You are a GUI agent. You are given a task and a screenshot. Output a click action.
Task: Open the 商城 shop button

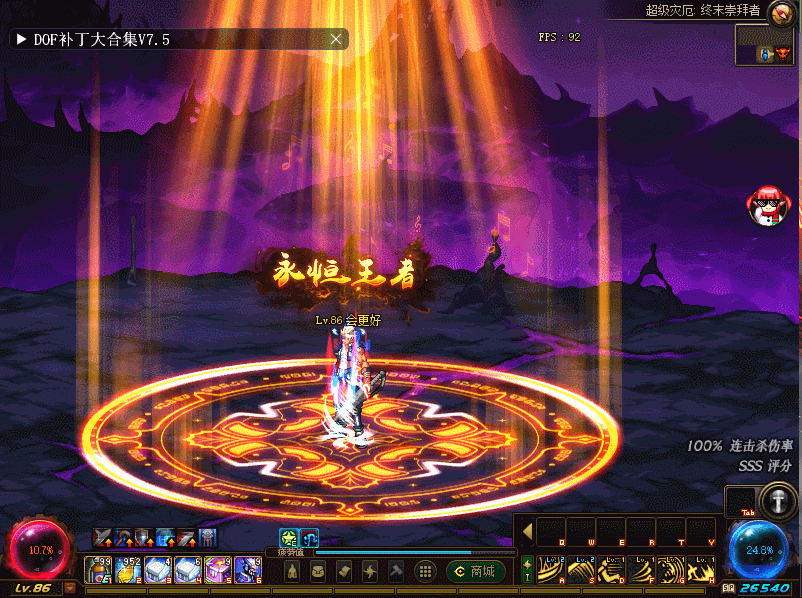point(476,571)
